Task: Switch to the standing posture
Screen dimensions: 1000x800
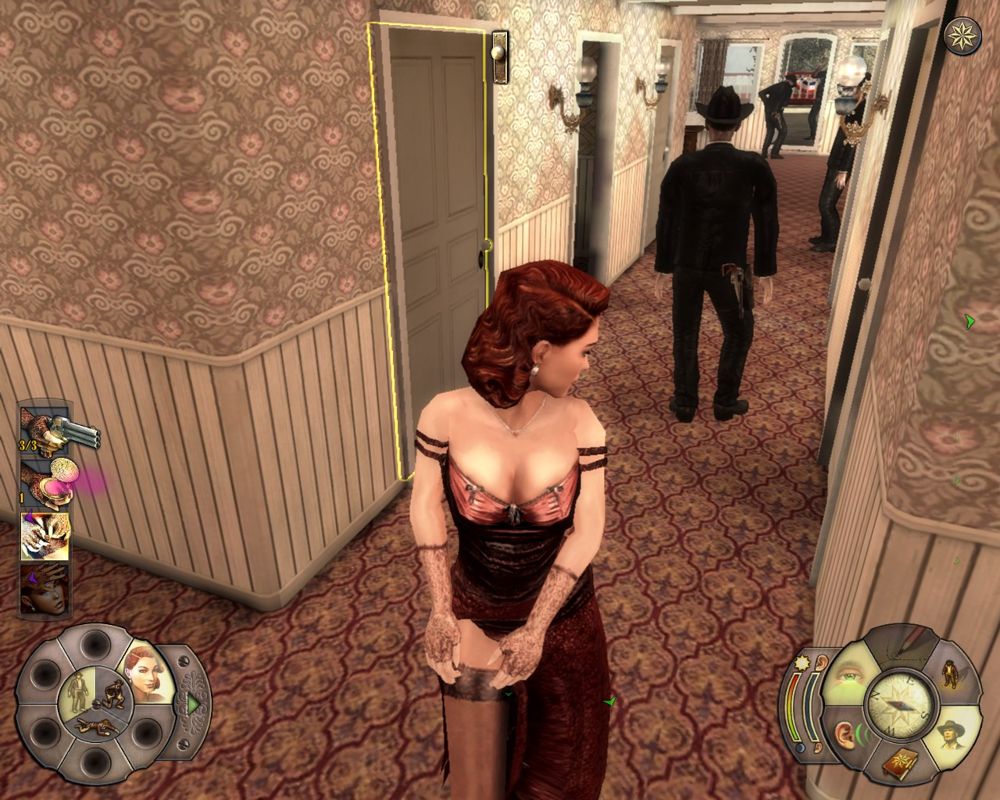Action: click(x=78, y=688)
